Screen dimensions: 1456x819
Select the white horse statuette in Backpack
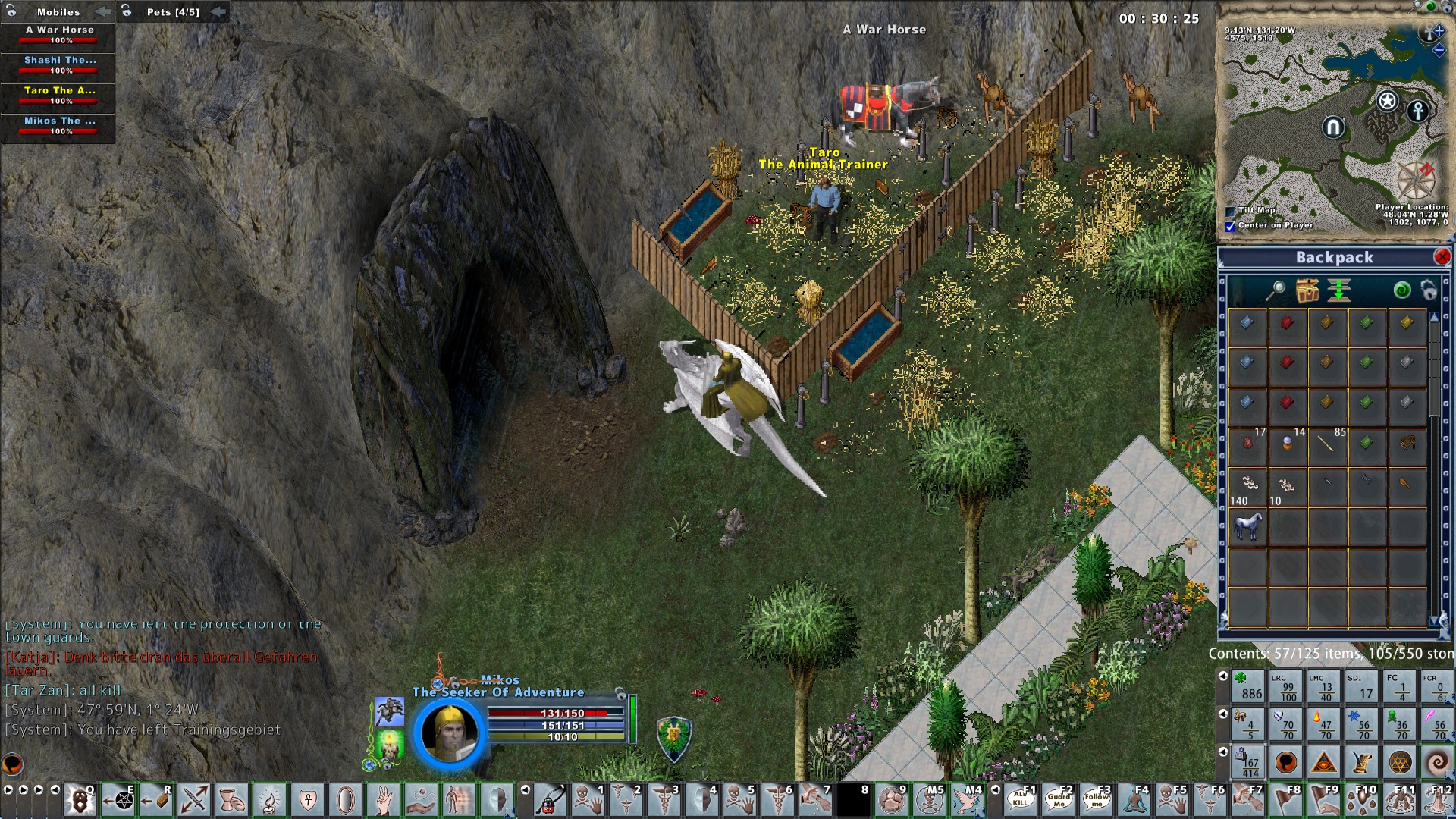1247,525
